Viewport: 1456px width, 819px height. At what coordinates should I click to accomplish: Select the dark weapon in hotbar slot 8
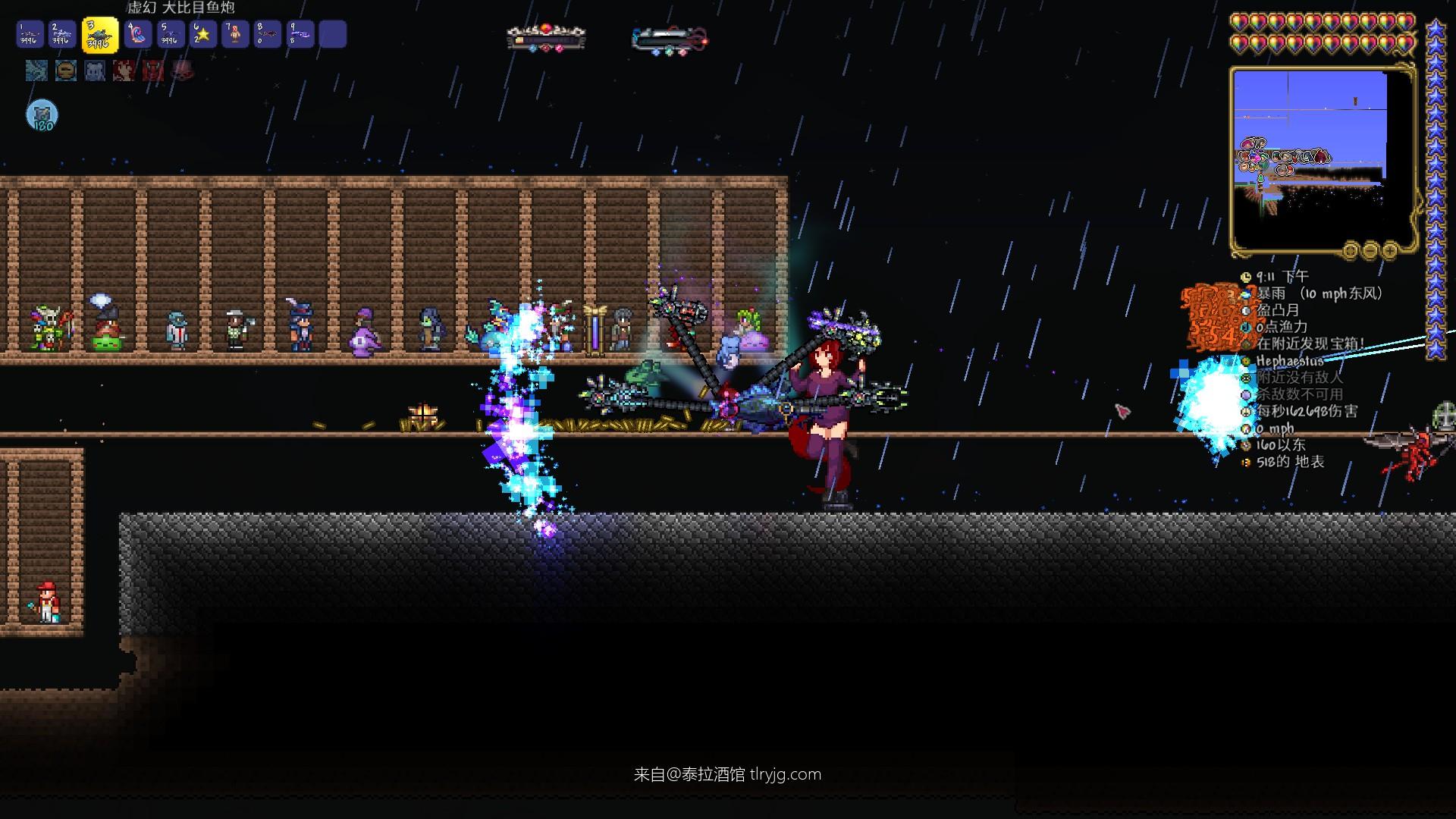click(x=268, y=35)
